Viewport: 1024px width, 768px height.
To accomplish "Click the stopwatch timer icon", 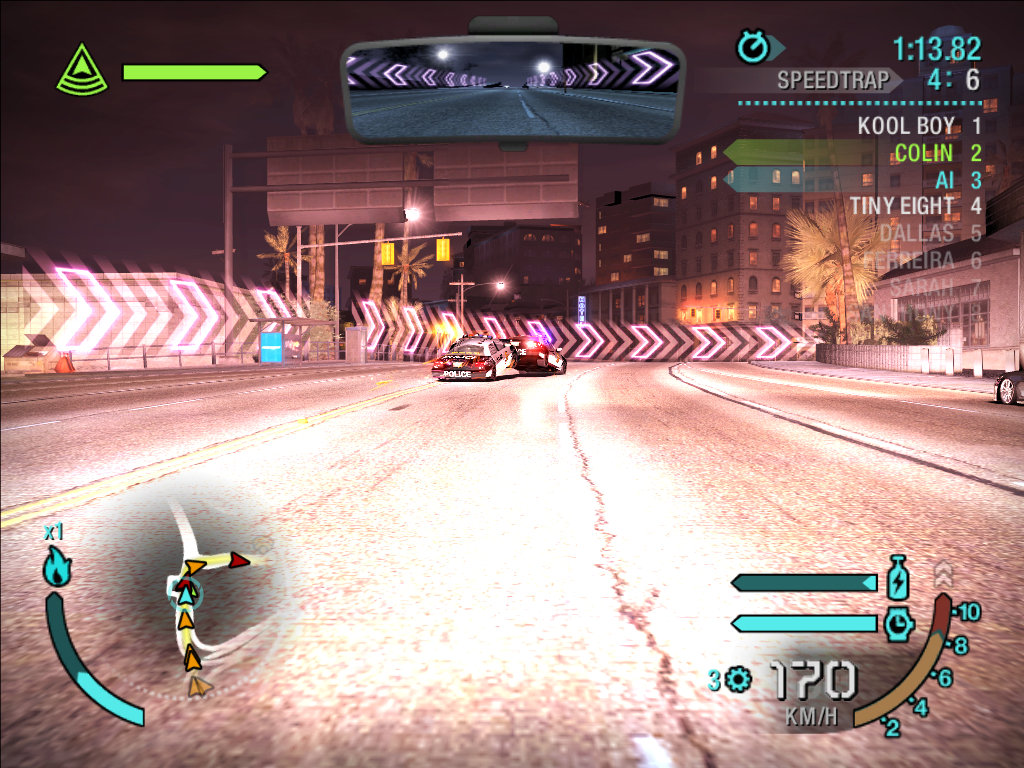I will pos(751,46).
